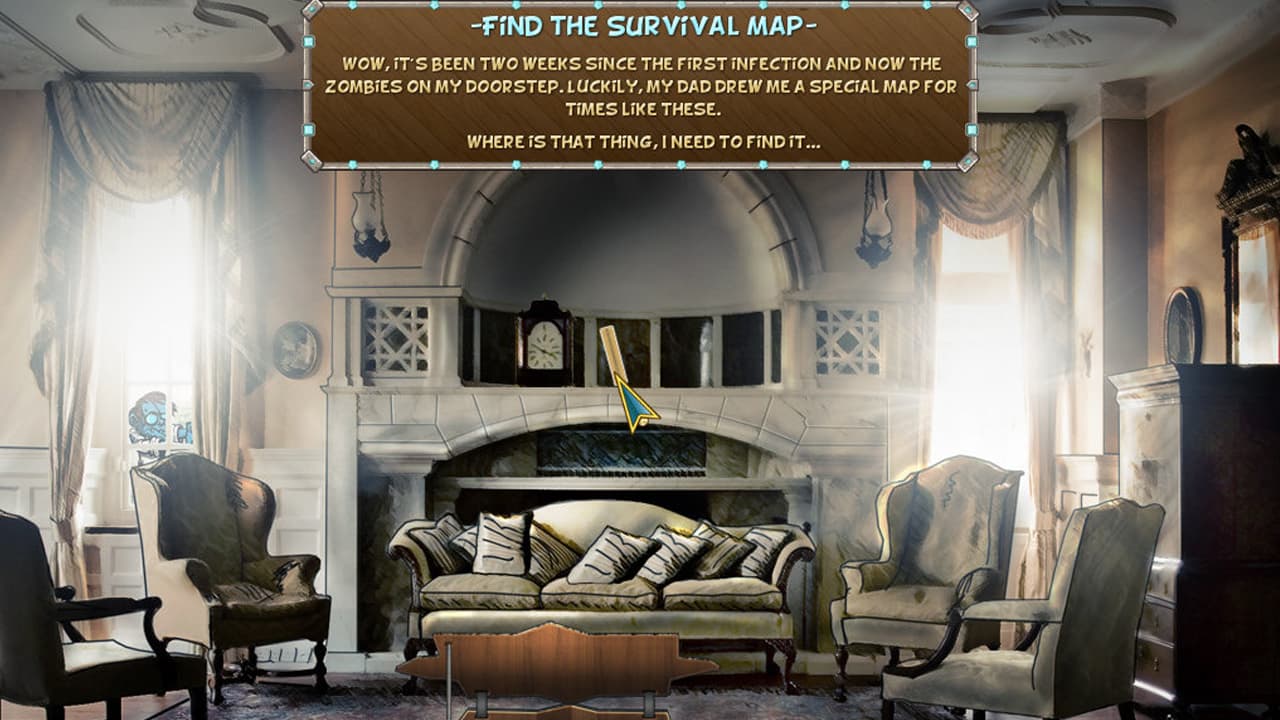This screenshot has height=720, width=1280.
Task: Click the sofa's center striped pillow
Action: 610,555
